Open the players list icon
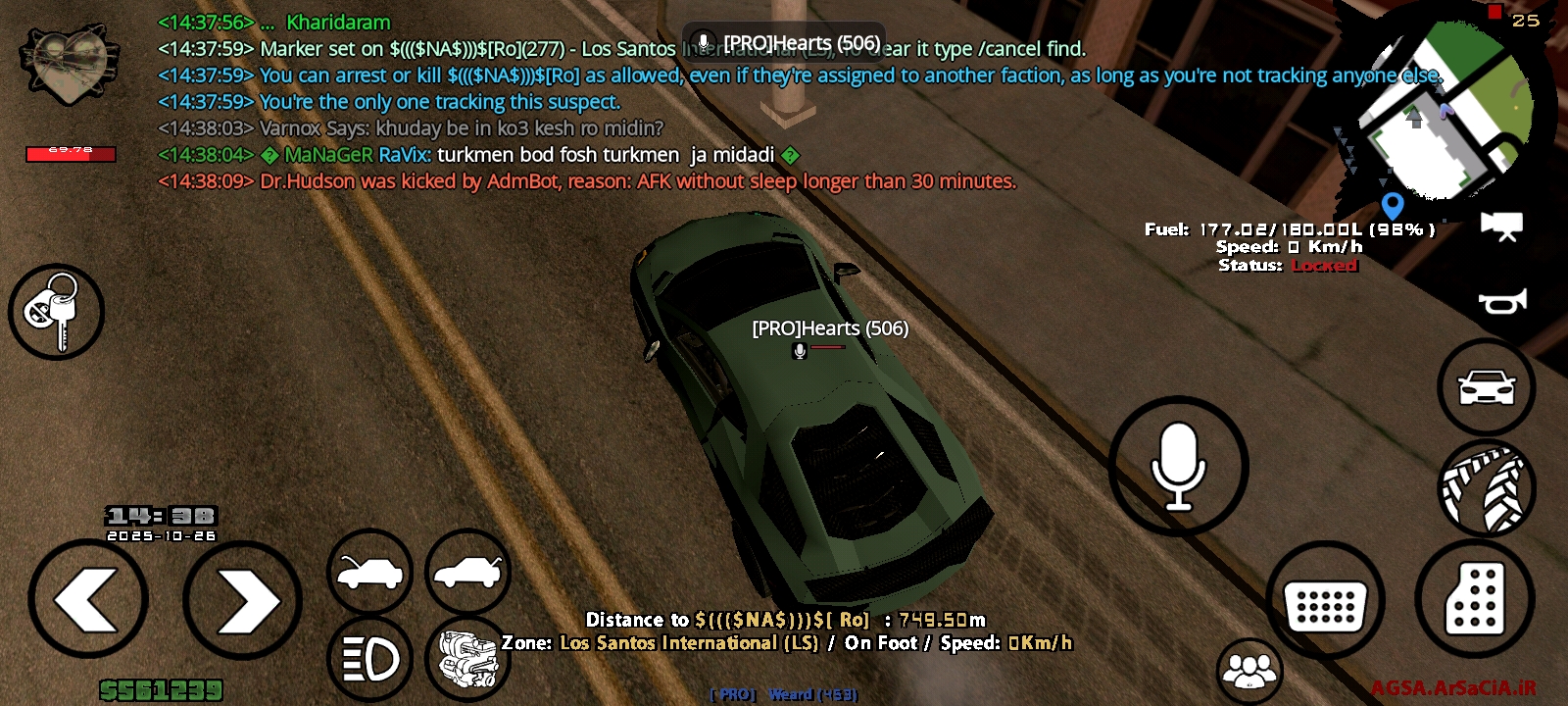 pos(1249,672)
